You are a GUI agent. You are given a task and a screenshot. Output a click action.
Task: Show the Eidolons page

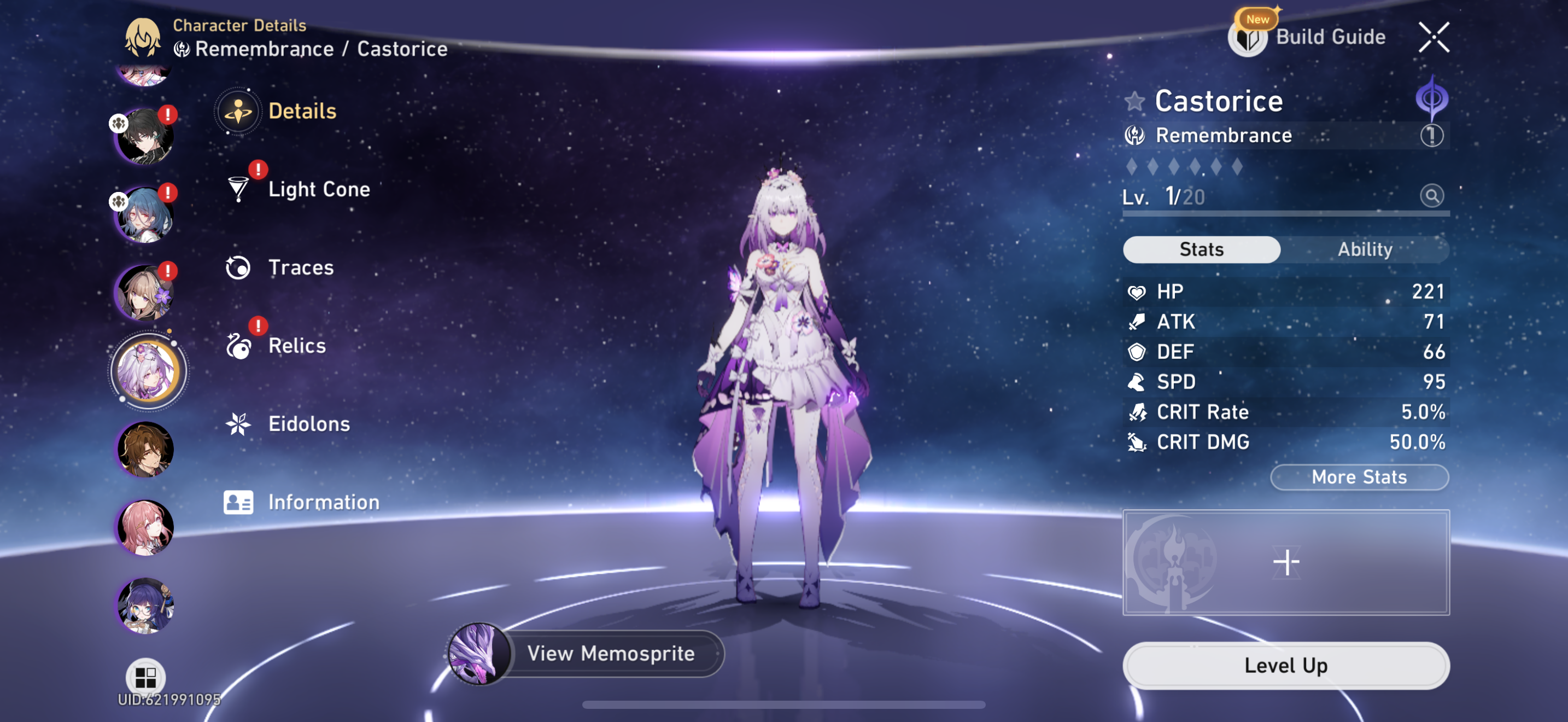pos(308,424)
